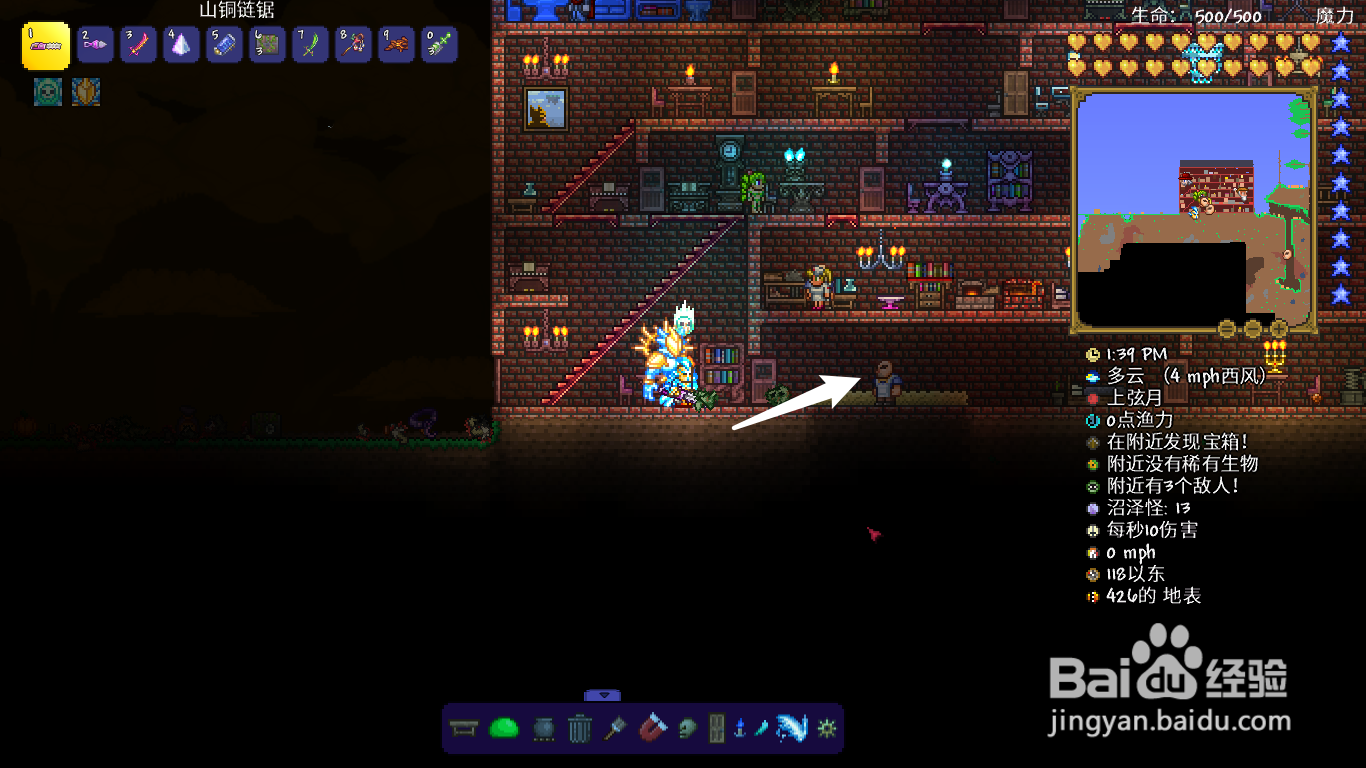Viewport: 1366px width, 768px height.
Task: Click the golden shield buff icon
Action: [x=86, y=92]
